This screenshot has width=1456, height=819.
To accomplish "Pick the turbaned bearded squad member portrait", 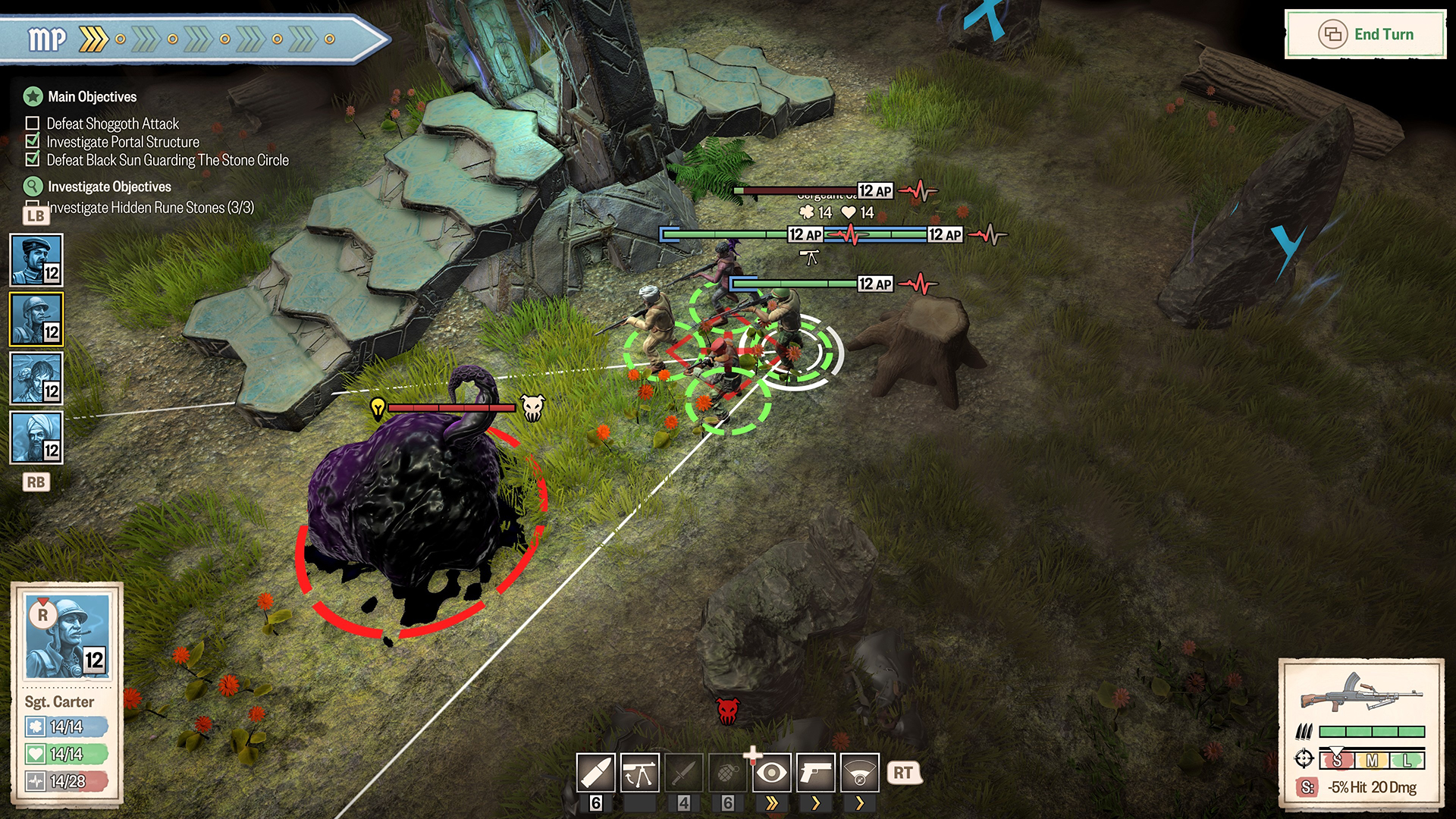I will coord(36,438).
